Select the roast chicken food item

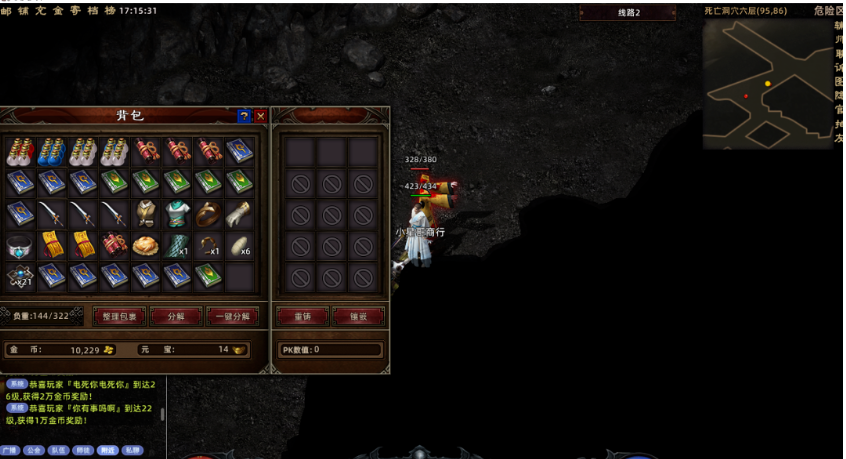[x=146, y=246]
